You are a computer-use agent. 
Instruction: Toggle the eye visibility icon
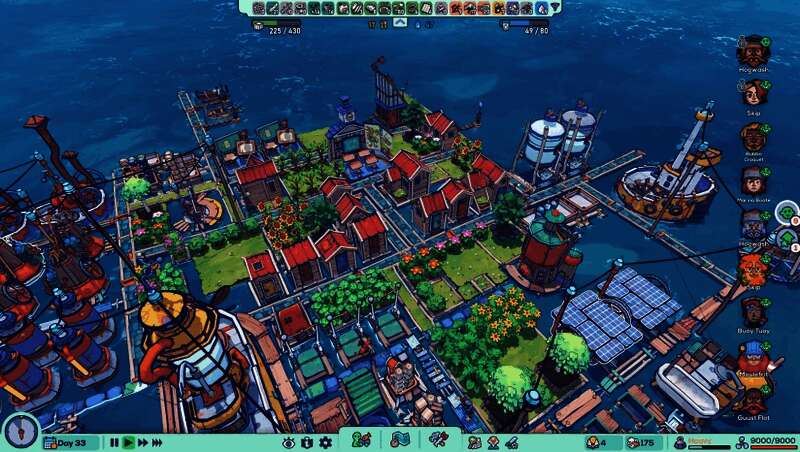(288, 442)
